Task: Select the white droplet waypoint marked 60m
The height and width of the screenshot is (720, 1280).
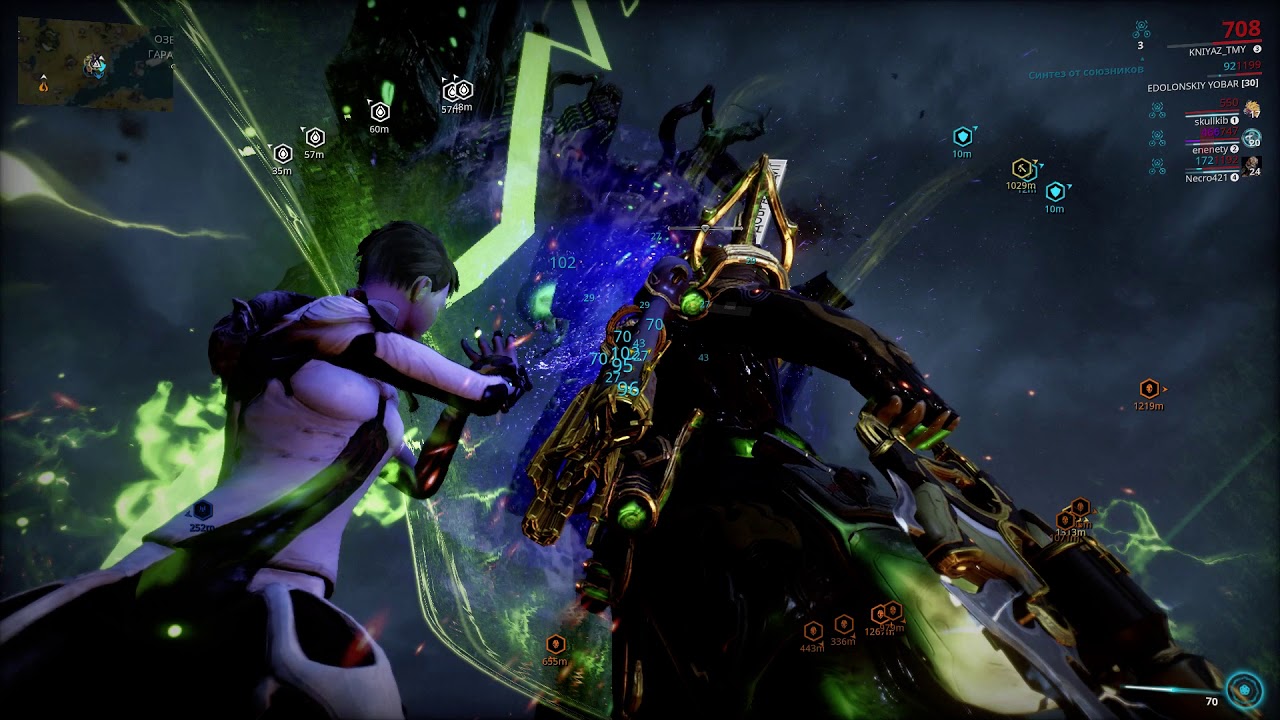Action: [x=379, y=111]
